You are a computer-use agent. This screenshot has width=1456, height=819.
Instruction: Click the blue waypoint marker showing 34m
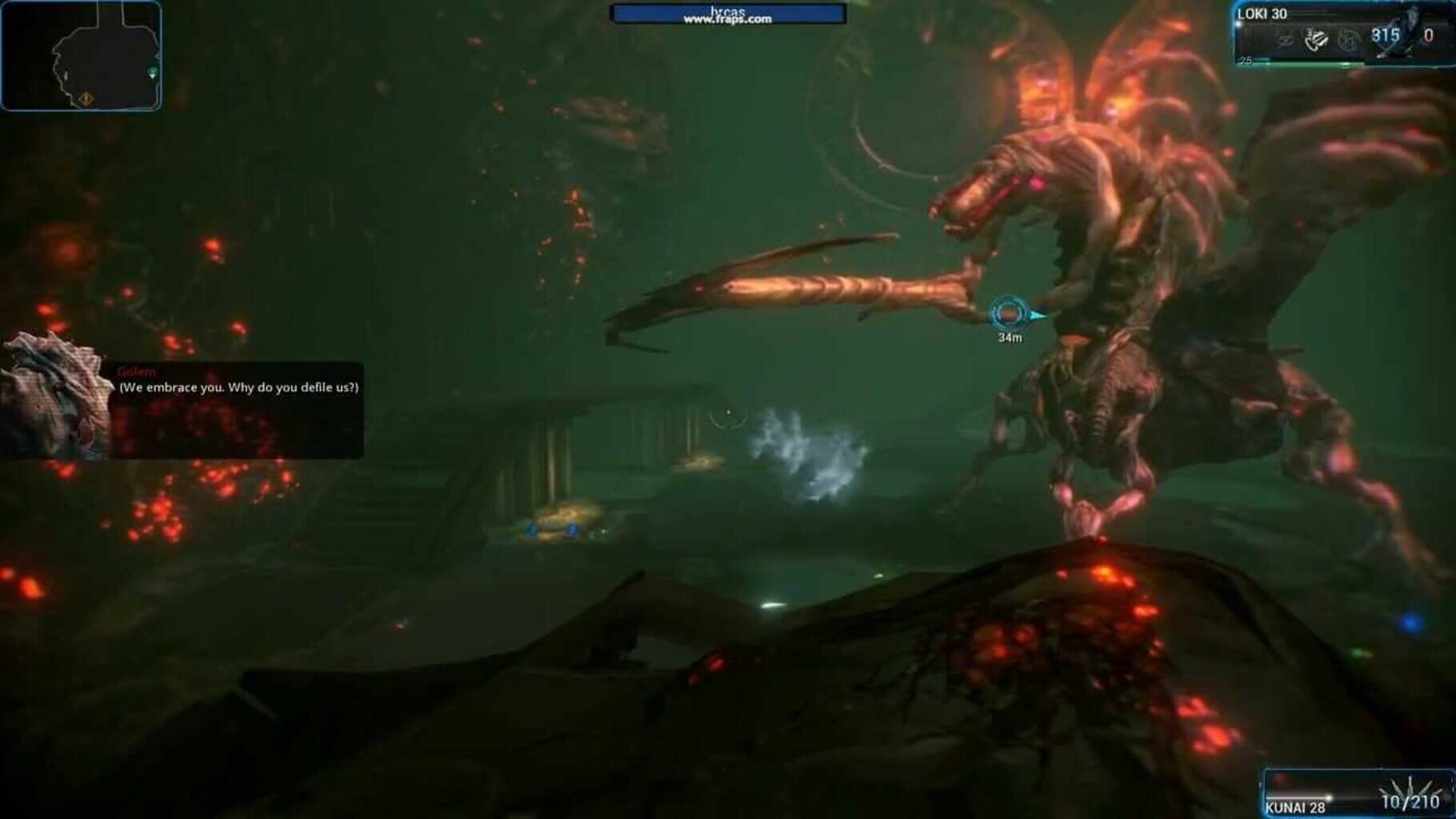pyautogui.click(x=1010, y=314)
